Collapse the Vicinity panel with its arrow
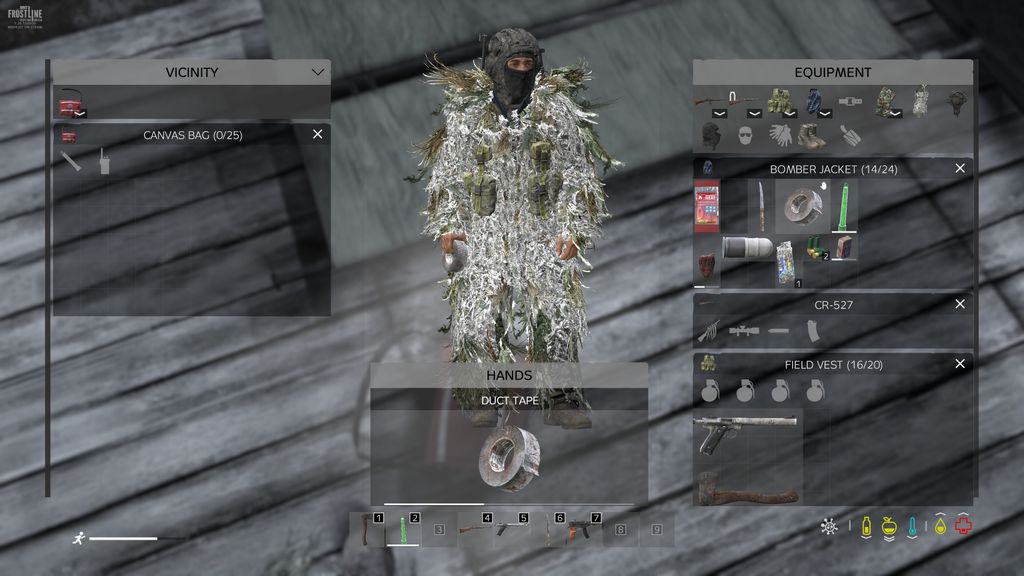This screenshot has width=1024, height=576. [x=318, y=72]
